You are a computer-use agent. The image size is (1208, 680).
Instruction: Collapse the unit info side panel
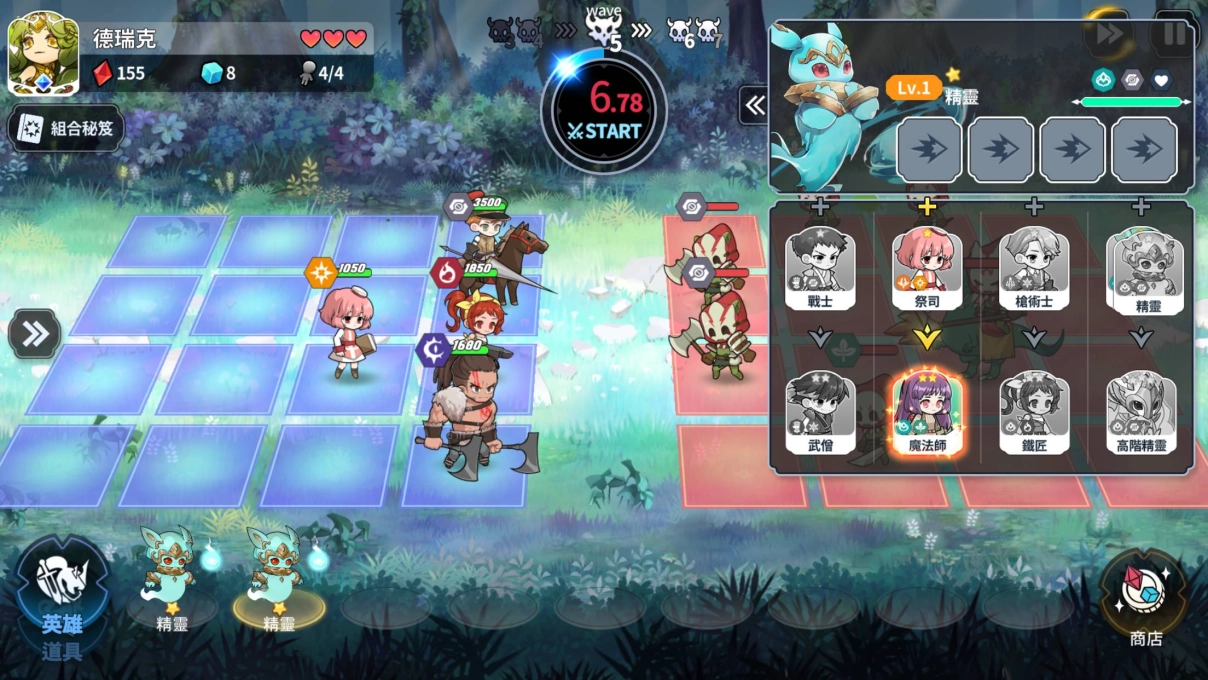754,105
